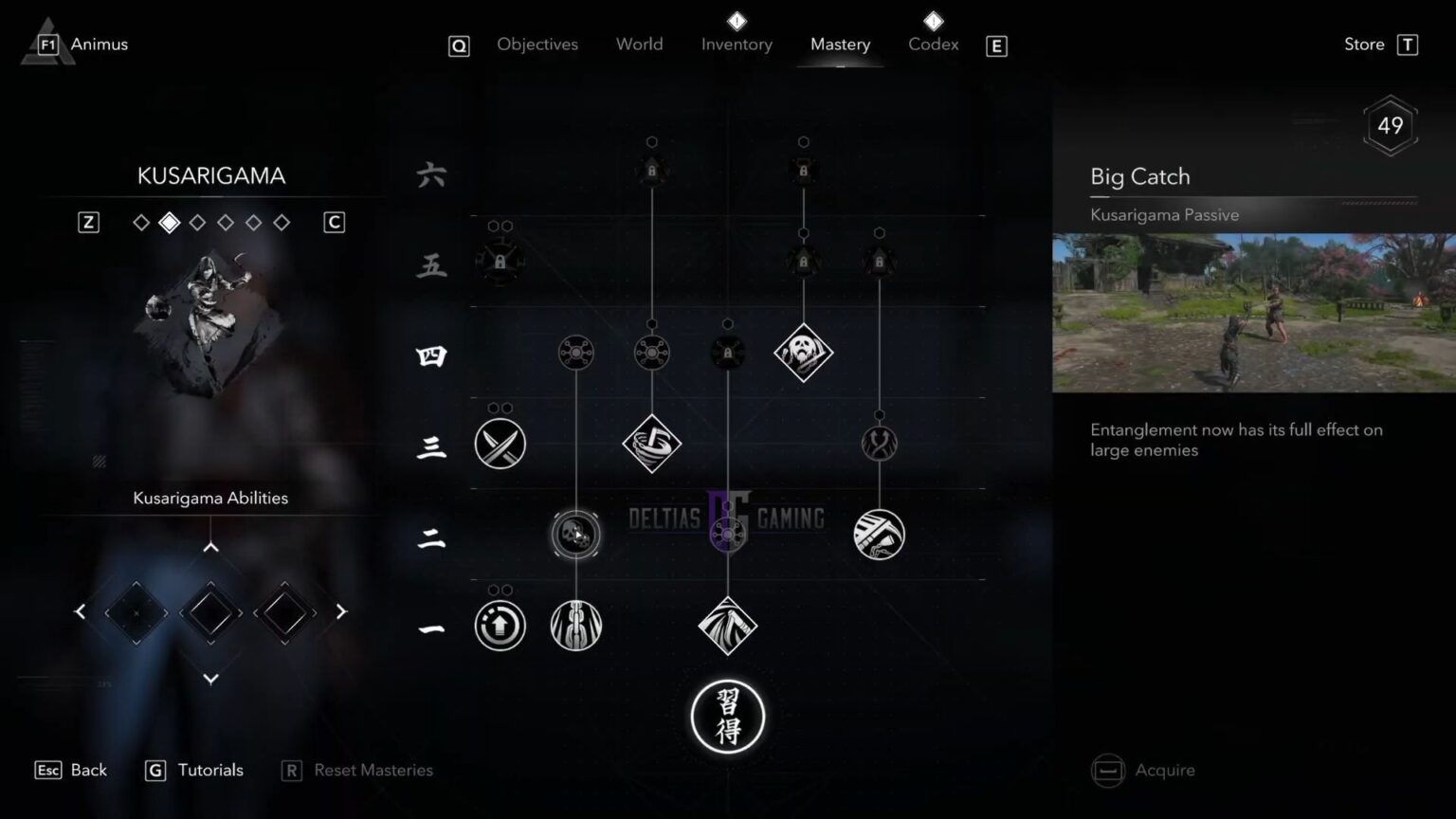Open the Codex screen
Image resolution: width=1456 pixels, height=819 pixels.
933,44
